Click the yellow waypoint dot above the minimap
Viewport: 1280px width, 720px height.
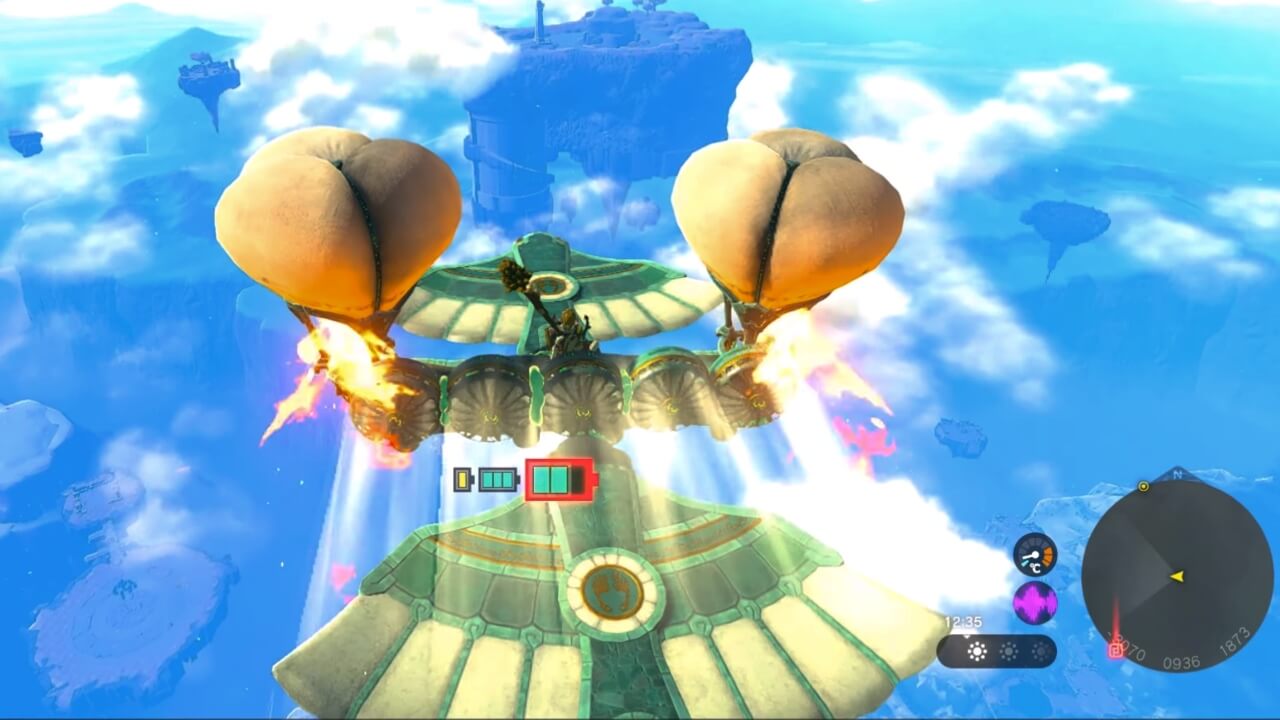pos(1143,486)
